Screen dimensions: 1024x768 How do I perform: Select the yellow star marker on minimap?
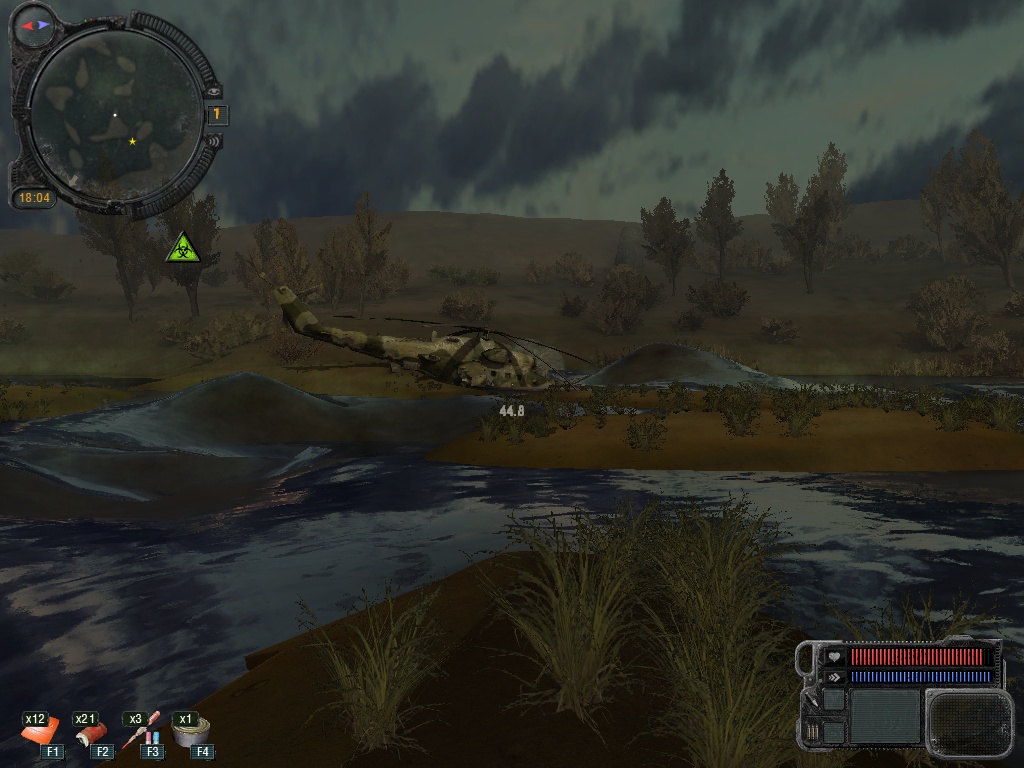(x=133, y=142)
